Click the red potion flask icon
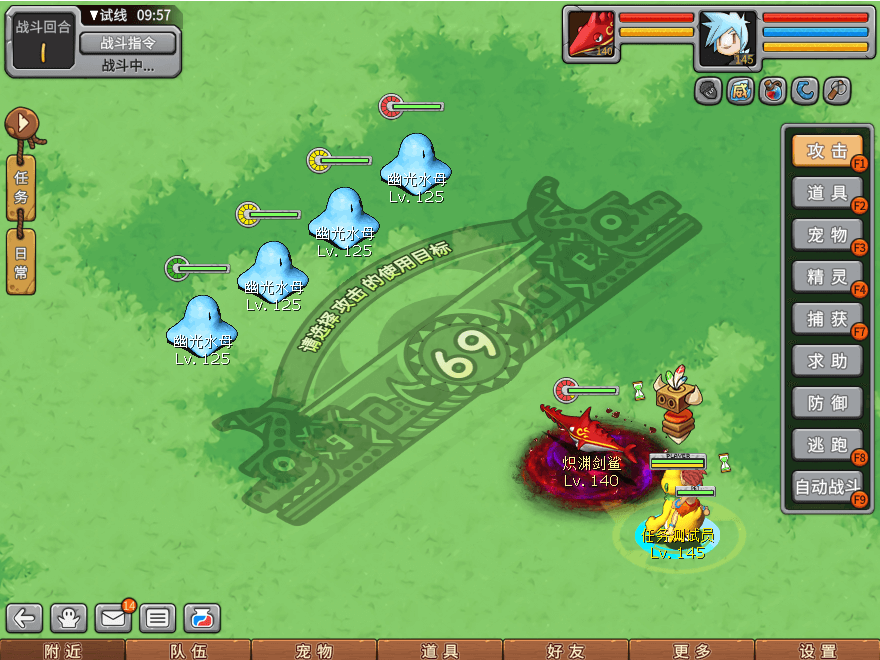 point(773,91)
